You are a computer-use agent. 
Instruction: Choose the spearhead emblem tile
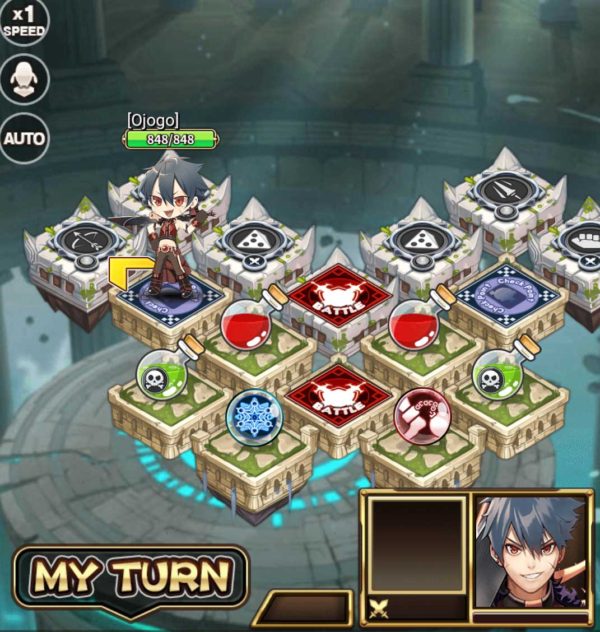[503, 192]
